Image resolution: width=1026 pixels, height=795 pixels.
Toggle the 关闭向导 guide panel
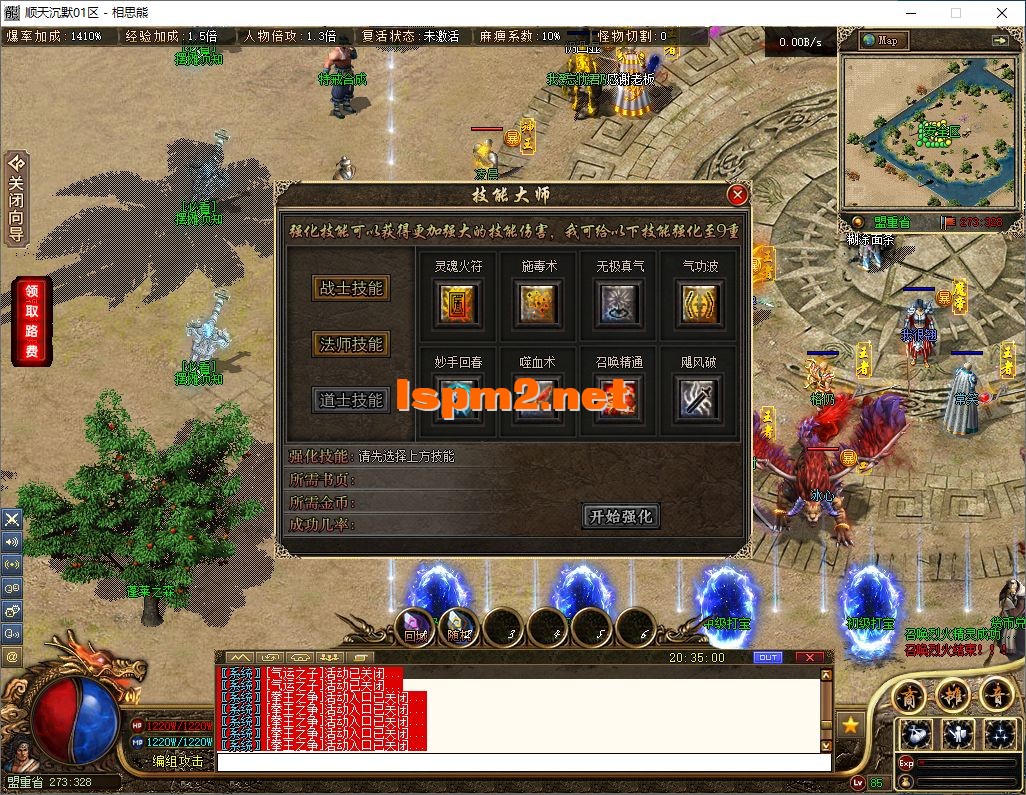pyautogui.click(x=16, y=198)
